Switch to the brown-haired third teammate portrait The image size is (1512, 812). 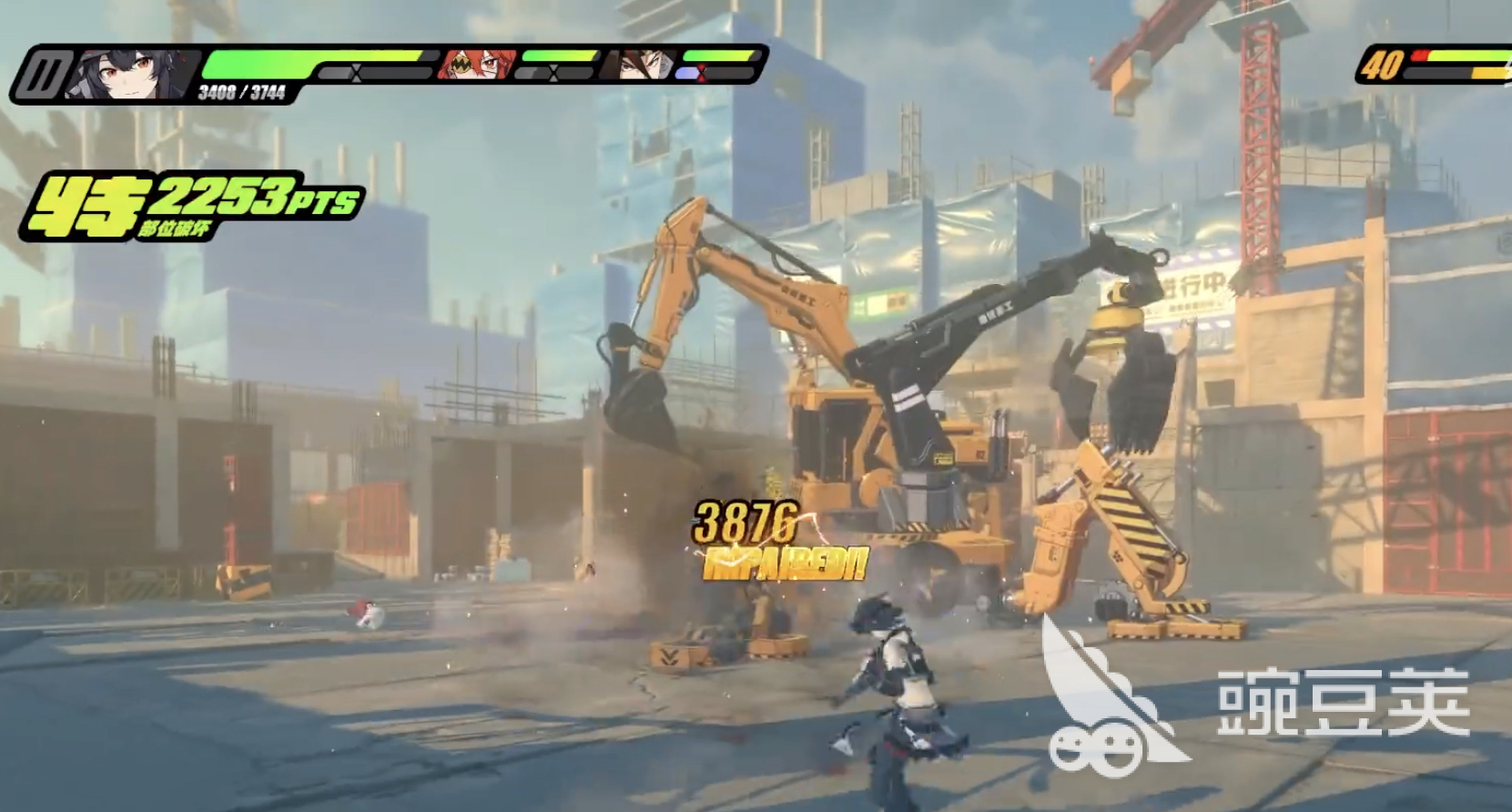(644, 65)
